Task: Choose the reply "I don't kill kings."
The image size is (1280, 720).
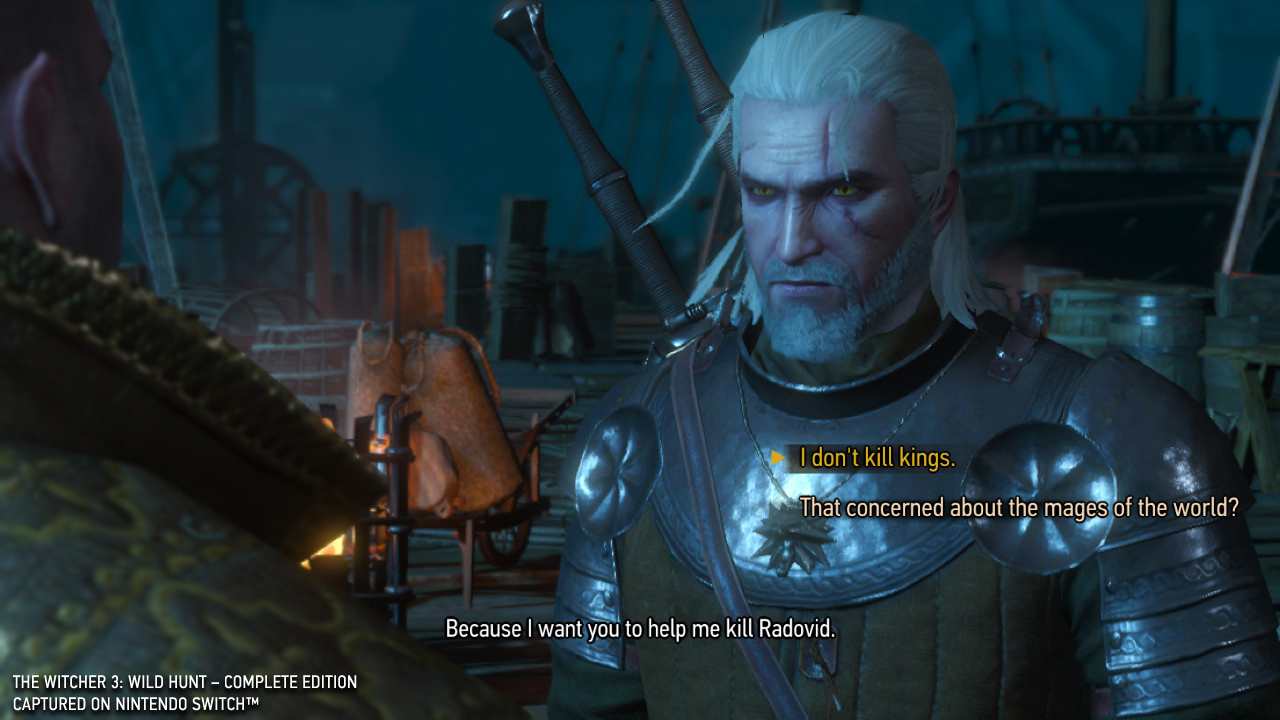Action: (877, 458)
